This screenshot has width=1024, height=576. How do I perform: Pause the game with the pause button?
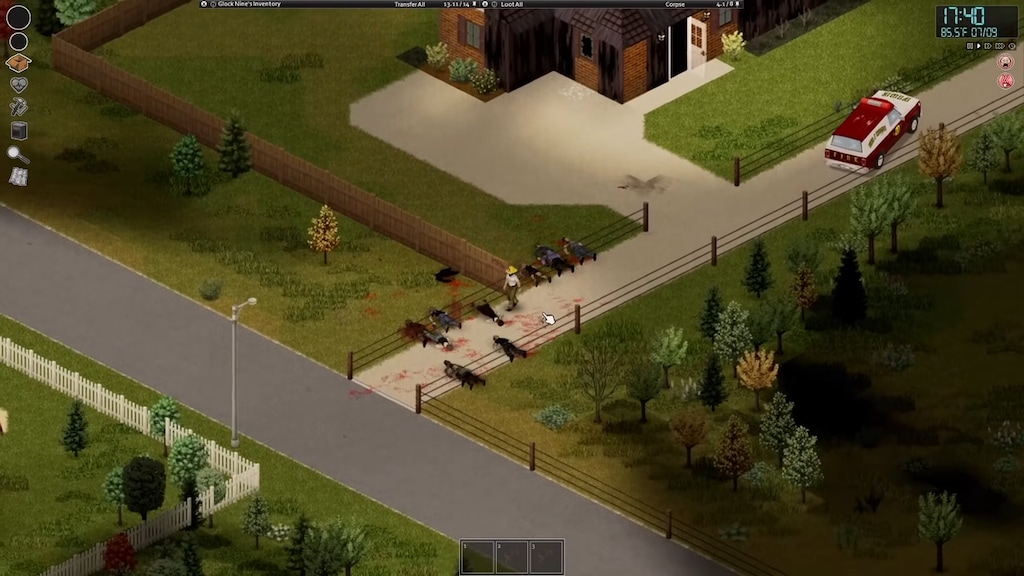(x=970, y=46)
